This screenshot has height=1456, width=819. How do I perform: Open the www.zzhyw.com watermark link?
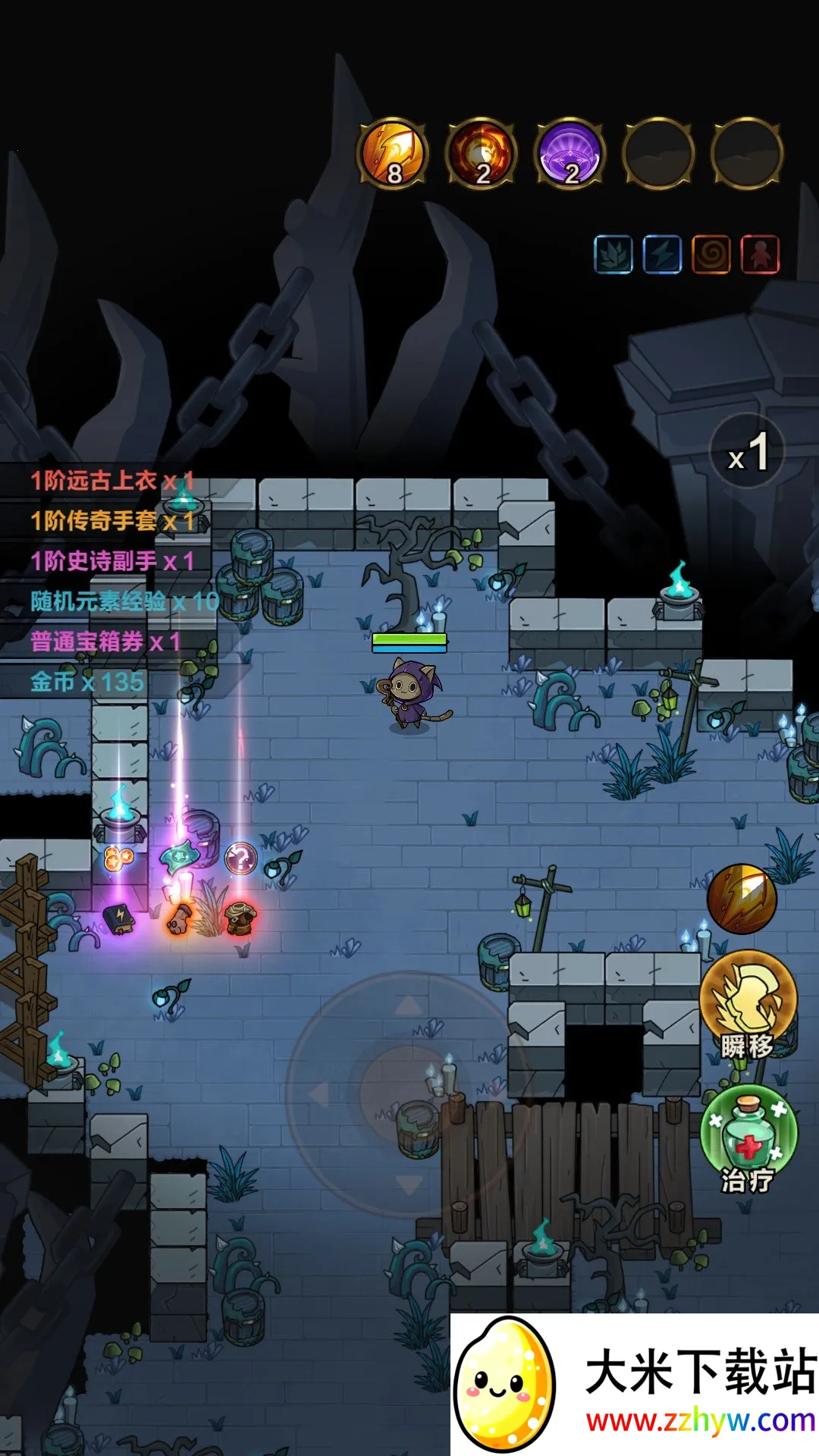pyautogui.click(x=699, y=1420)
